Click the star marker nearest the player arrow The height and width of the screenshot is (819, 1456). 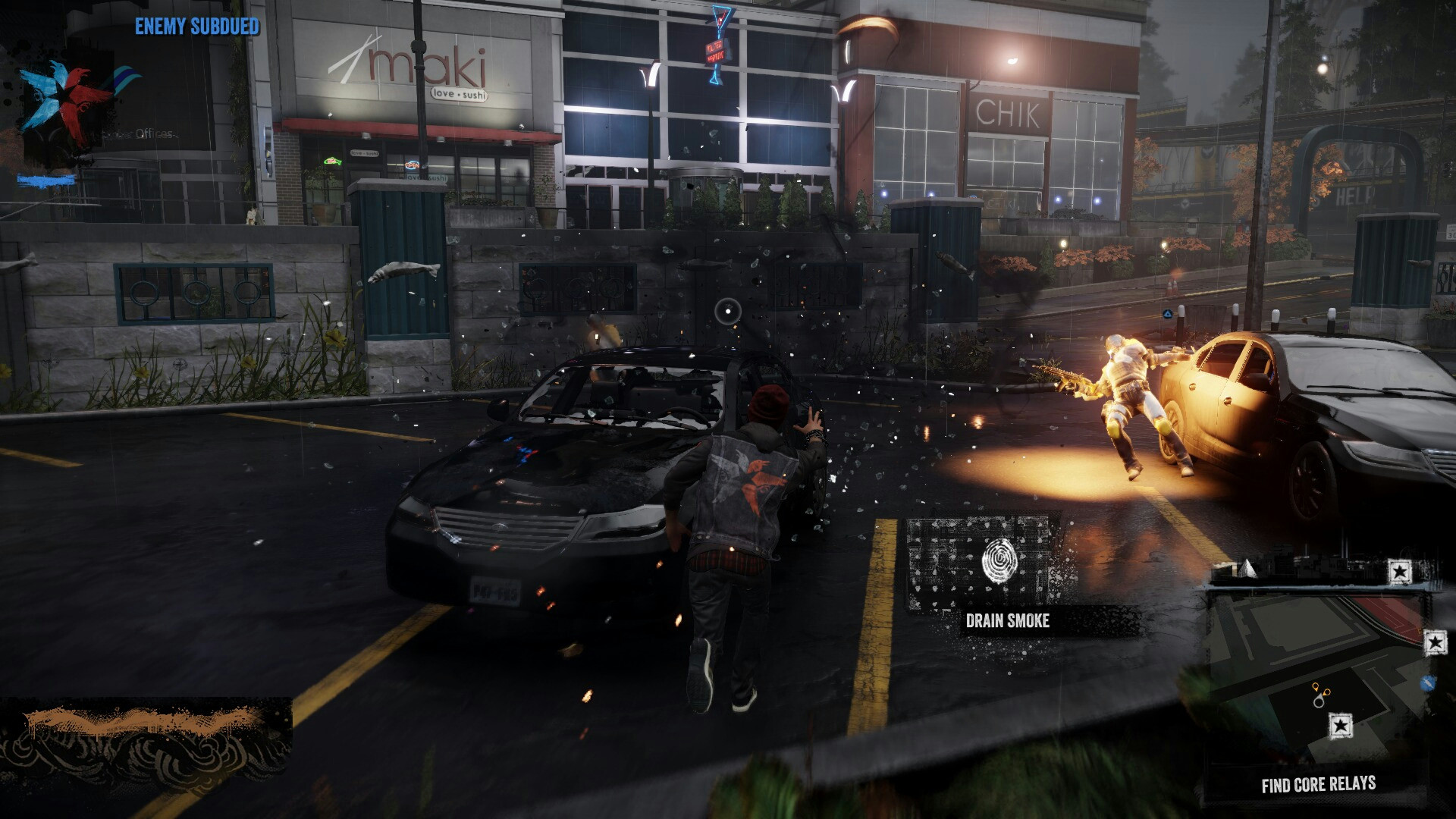coord(1340,725)
